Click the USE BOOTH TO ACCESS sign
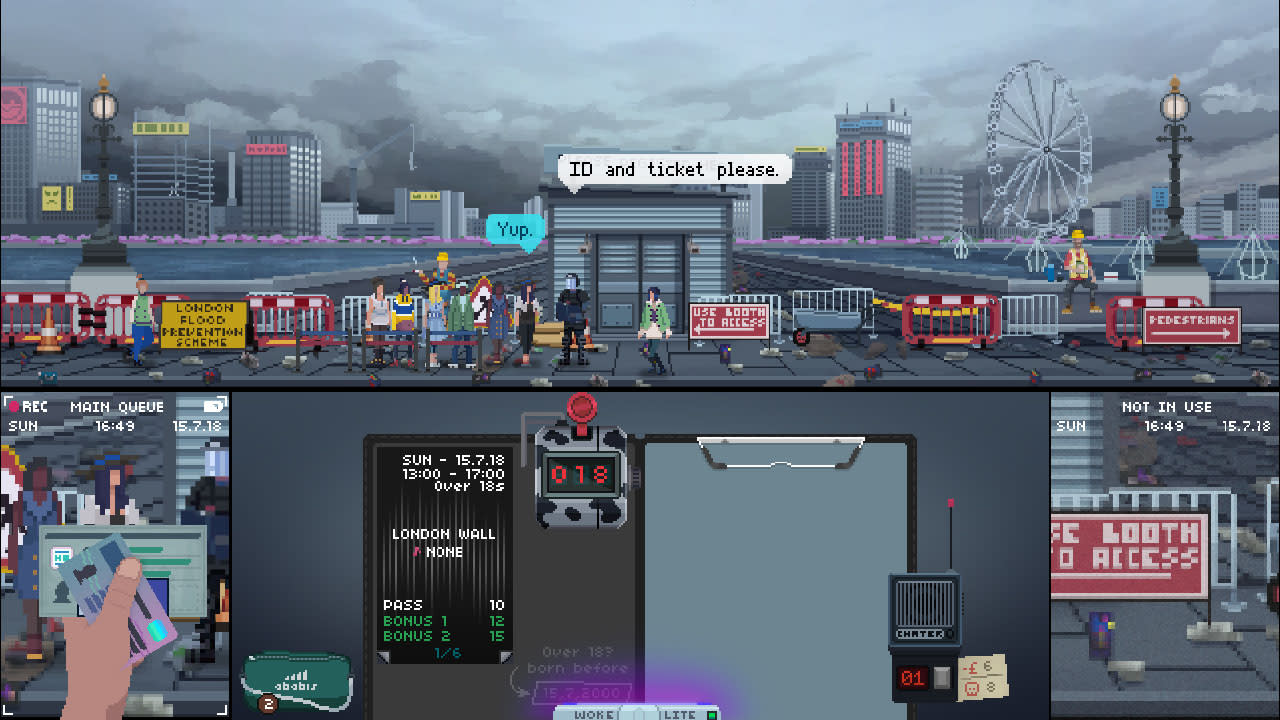Screen dimensions: 1280x720 727,319
